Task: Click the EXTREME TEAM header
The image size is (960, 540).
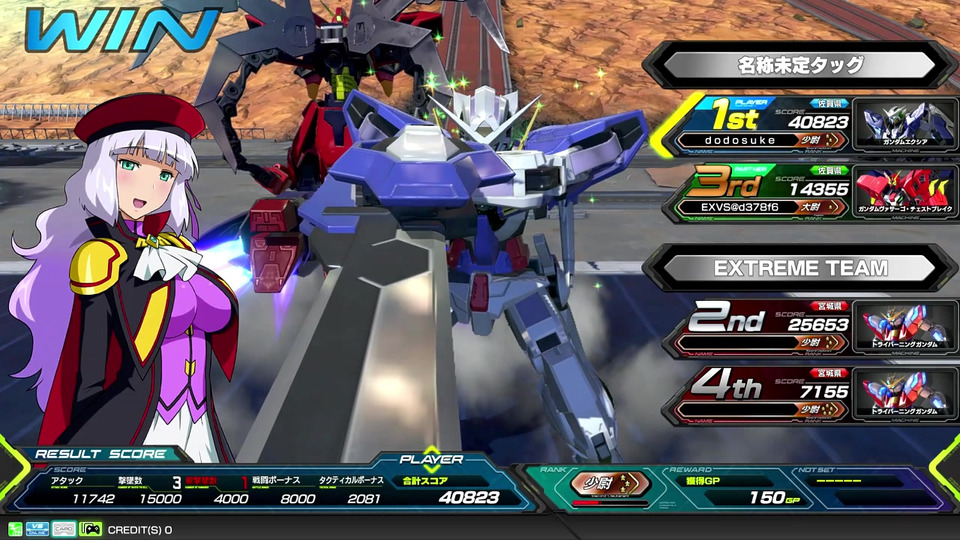Action: (800, 267)
